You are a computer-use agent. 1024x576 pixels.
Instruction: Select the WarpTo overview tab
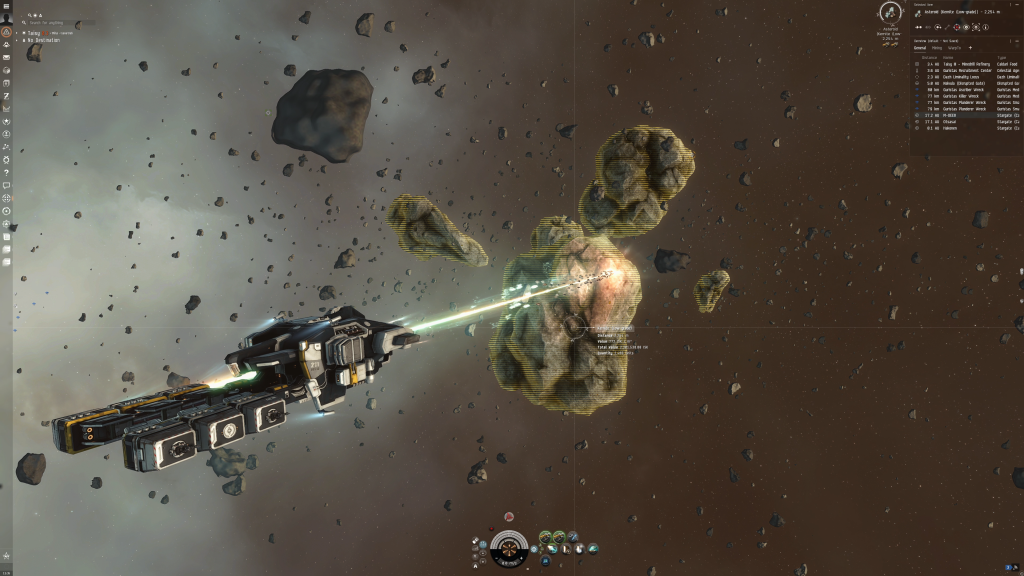[954, 47]
